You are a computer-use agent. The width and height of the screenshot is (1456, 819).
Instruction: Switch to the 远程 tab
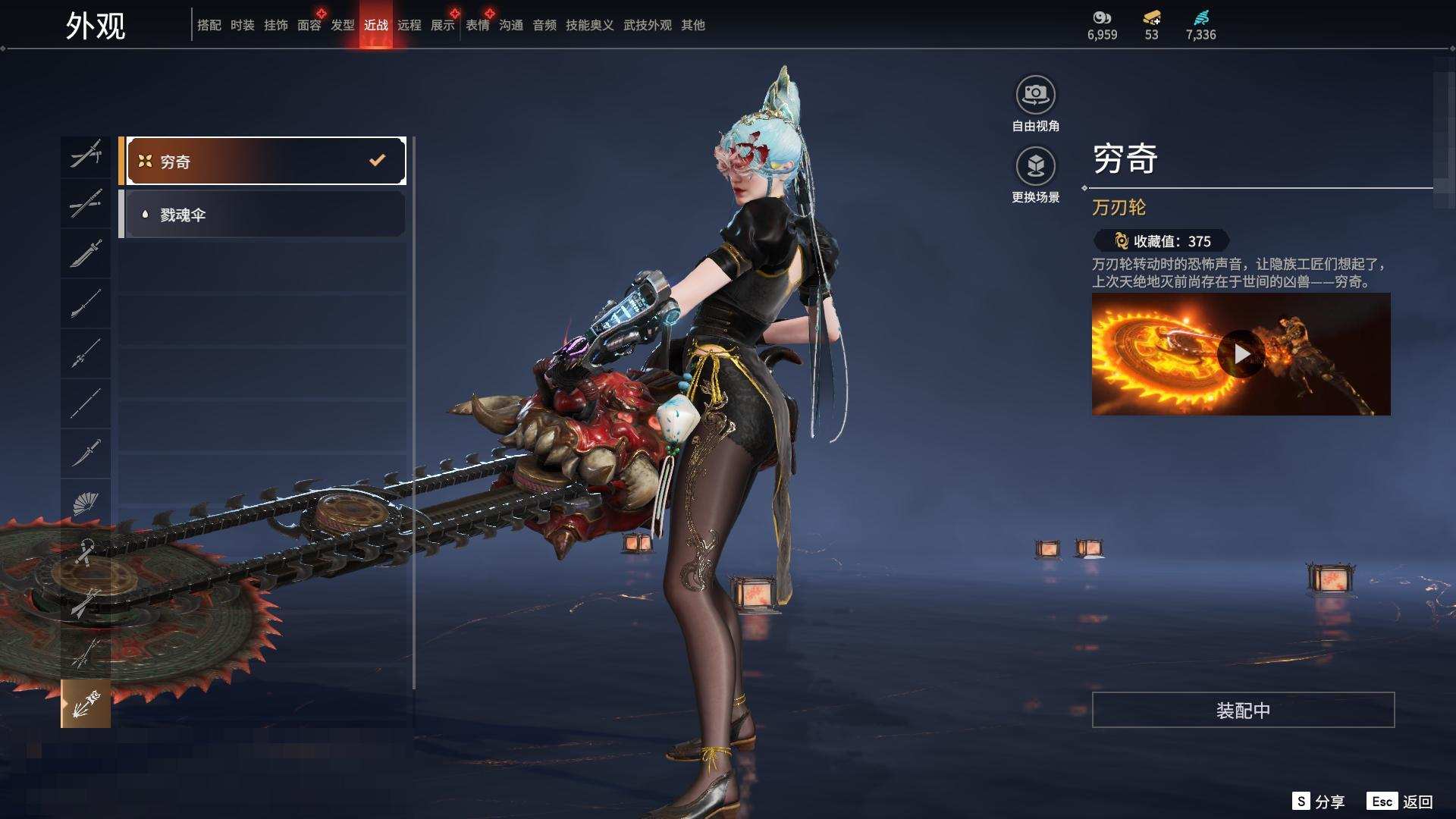[x=409, y=25]
